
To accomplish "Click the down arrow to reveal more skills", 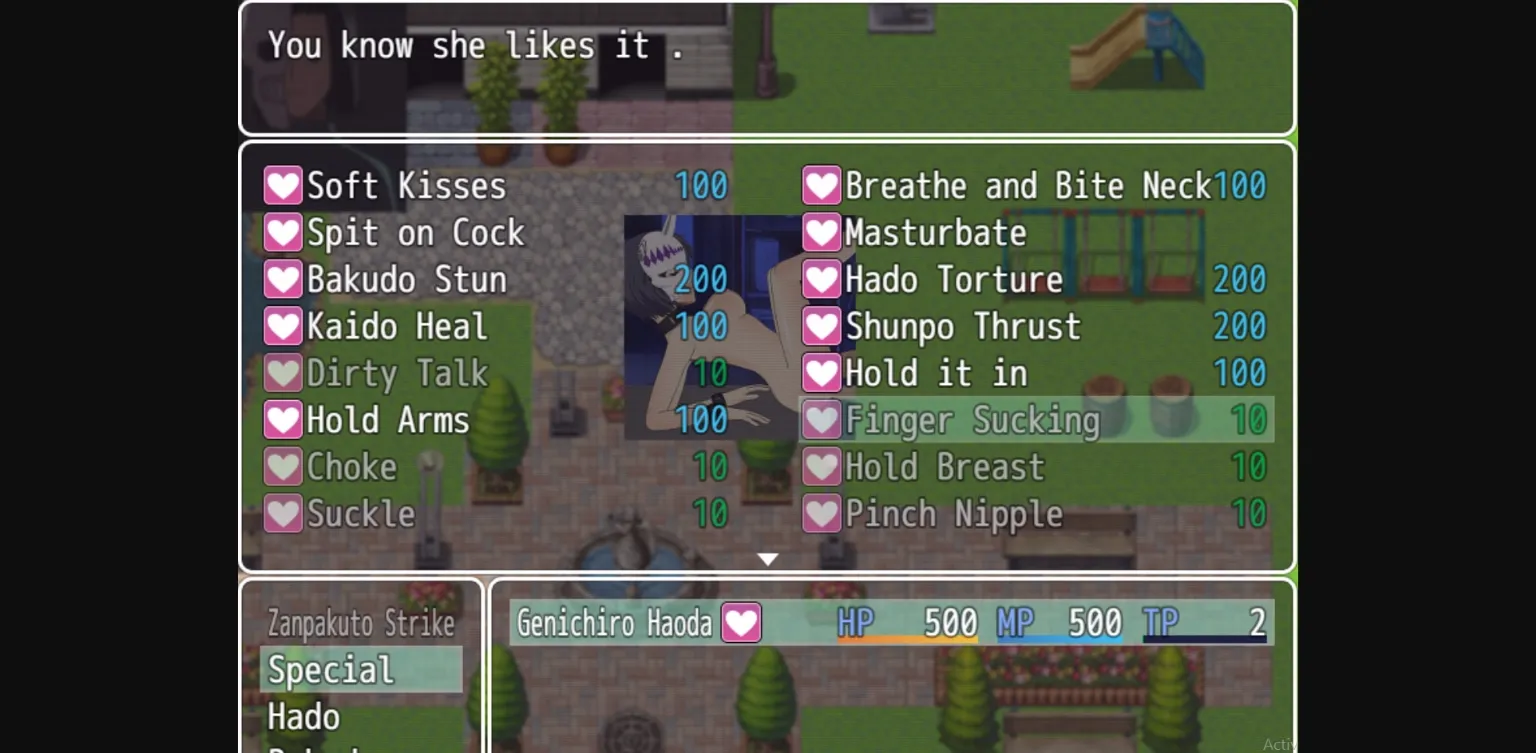I will pyautogui.click(x=766, y=558).
